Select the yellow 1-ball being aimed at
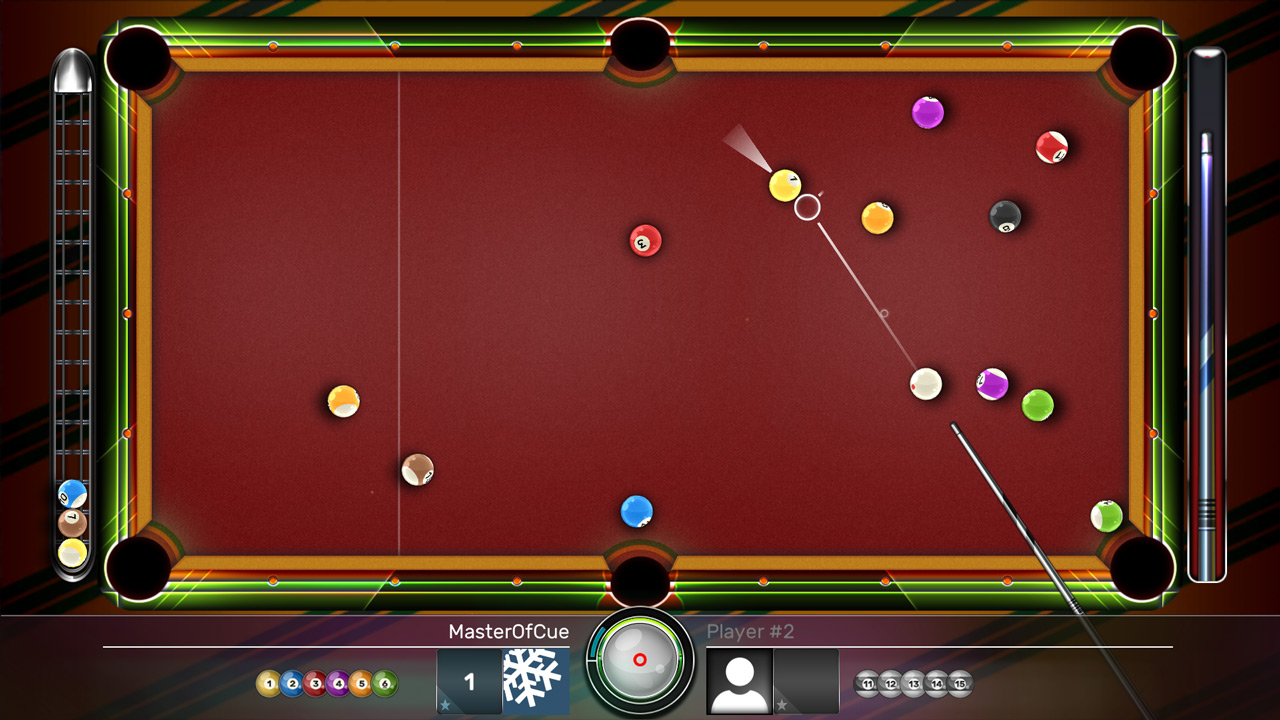This screenshot has width=1280, height=720. click(x=783, y=183)
